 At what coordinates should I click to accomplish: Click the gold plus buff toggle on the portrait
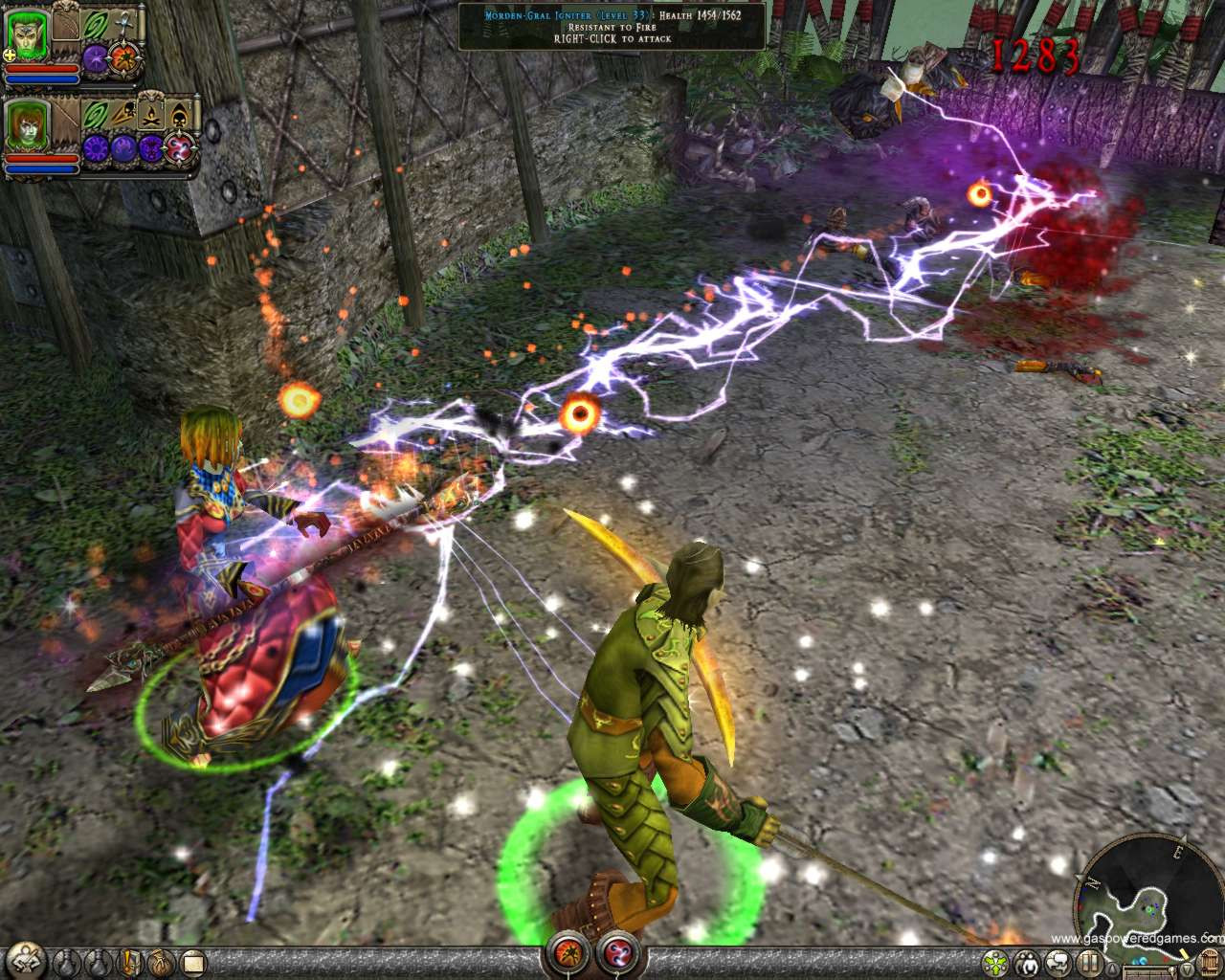(9, 56)
